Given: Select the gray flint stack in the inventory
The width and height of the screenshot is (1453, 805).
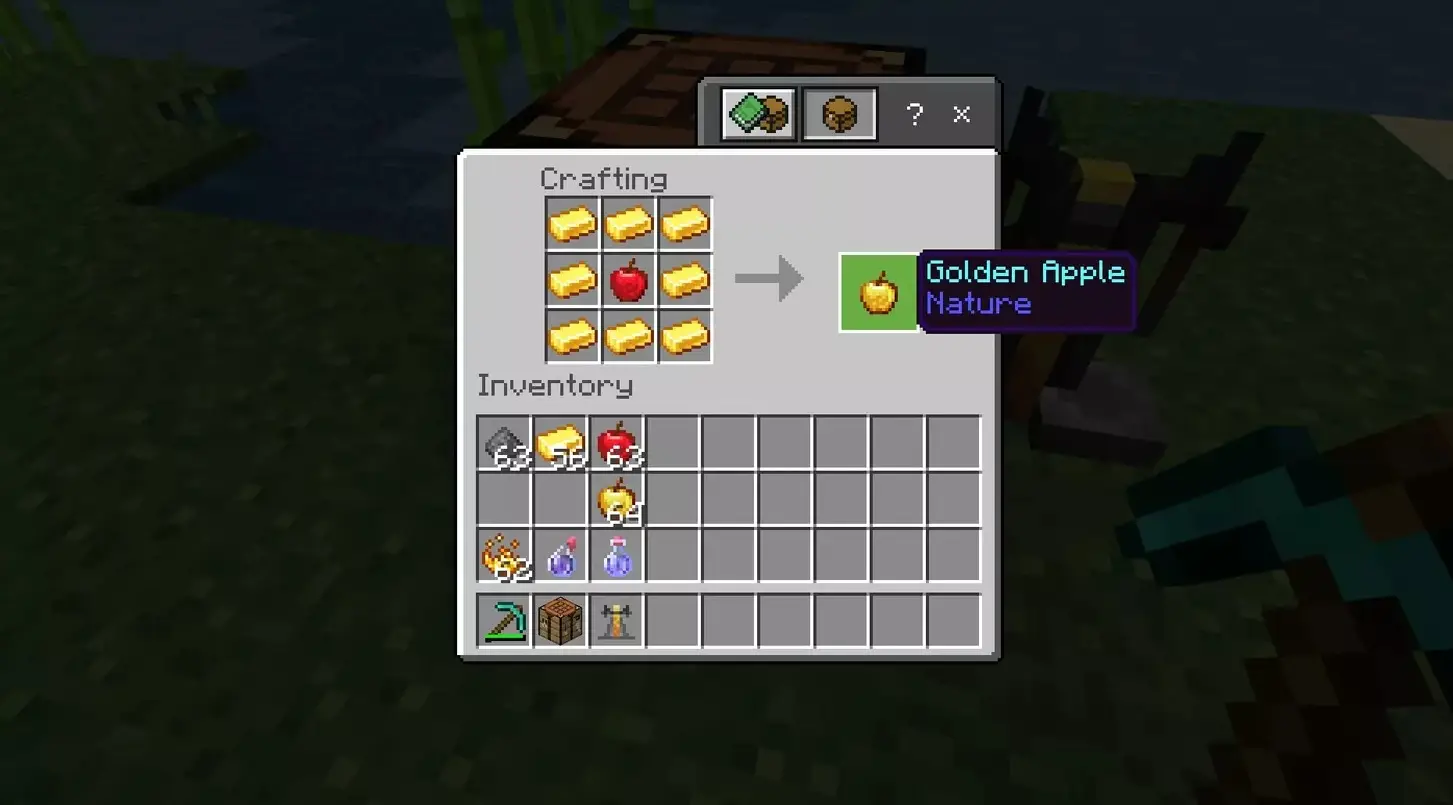Looking at the screenshot, I should click(504, 442).
